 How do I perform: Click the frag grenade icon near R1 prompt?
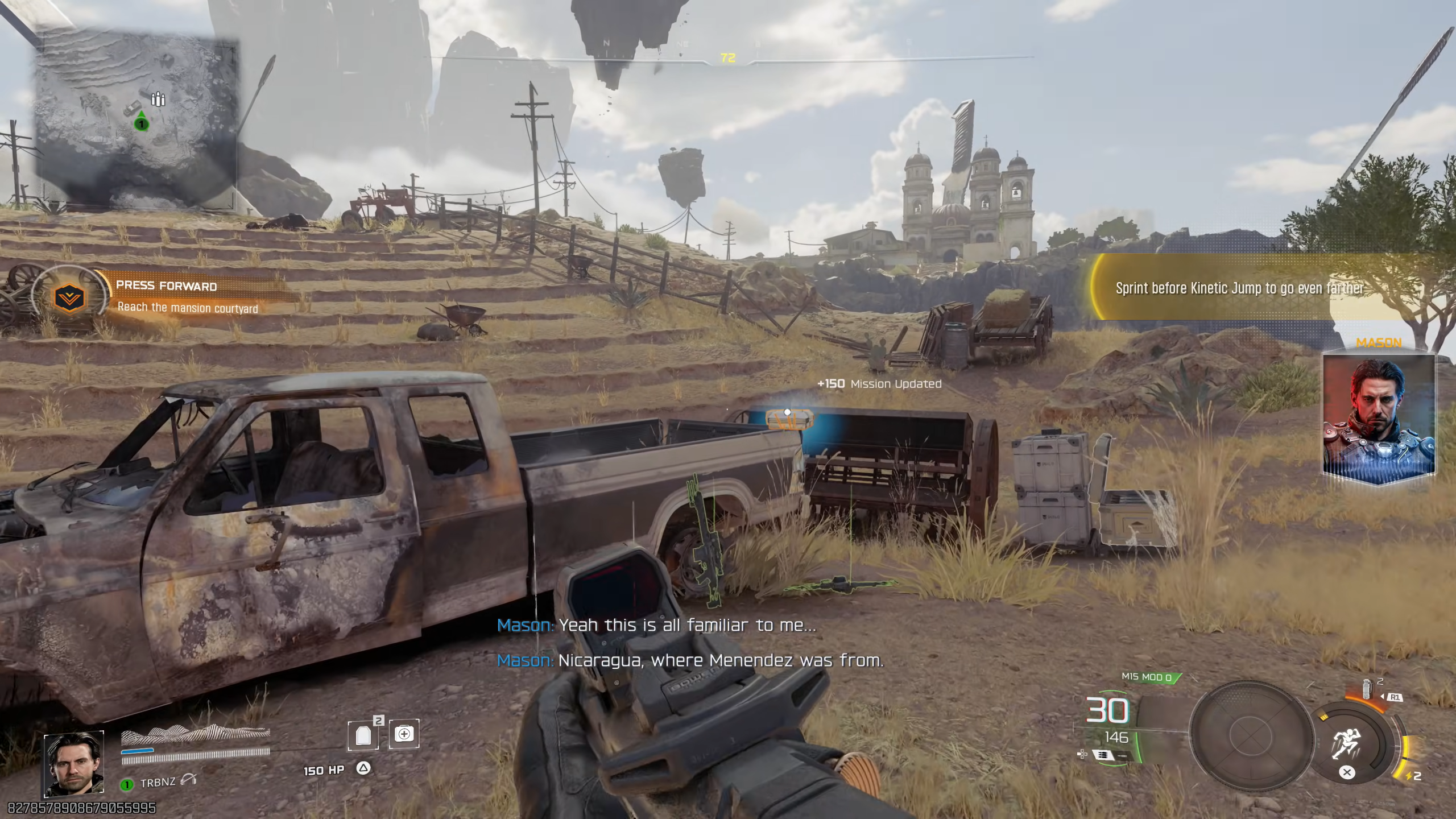coord(1367,688)
